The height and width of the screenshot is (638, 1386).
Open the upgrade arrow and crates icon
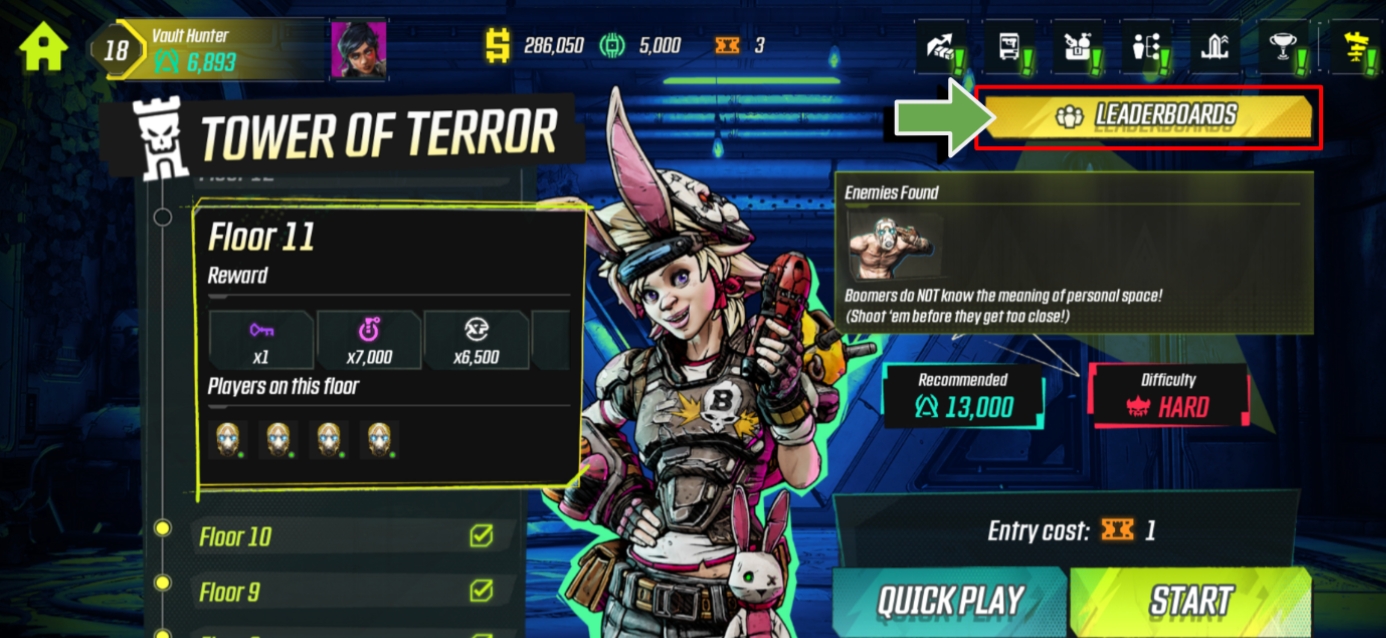[x=941, y=46]
